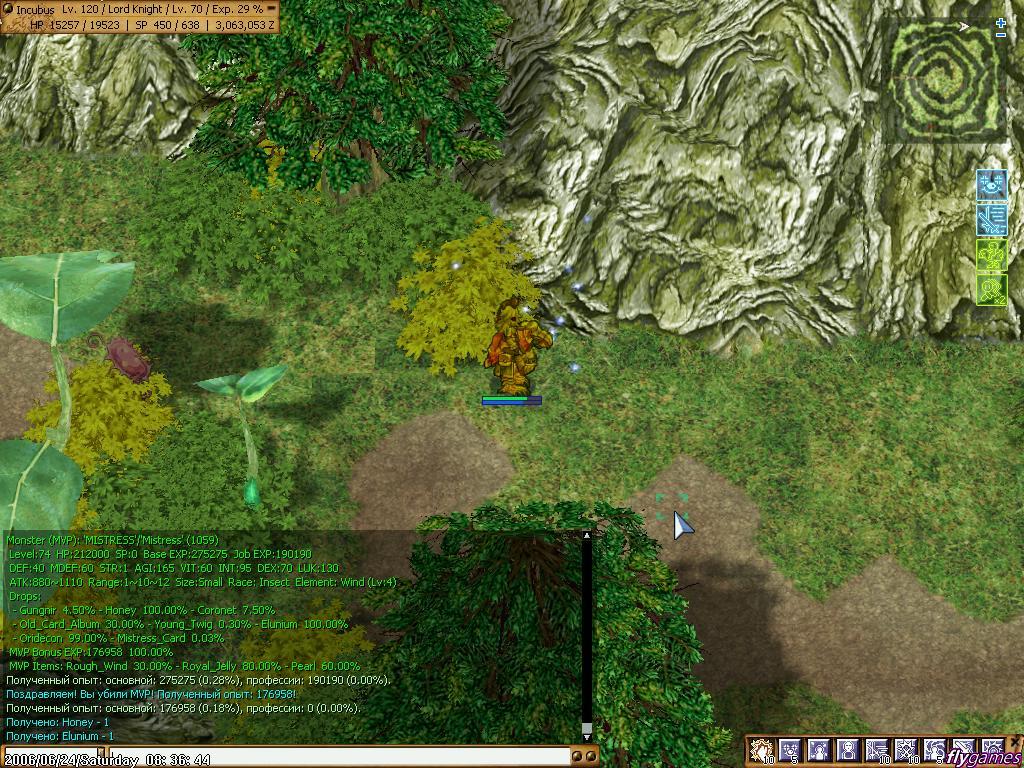Click the Incubus character info bar
Viewport: 1024px width, 768px height.
coord(140,16)
